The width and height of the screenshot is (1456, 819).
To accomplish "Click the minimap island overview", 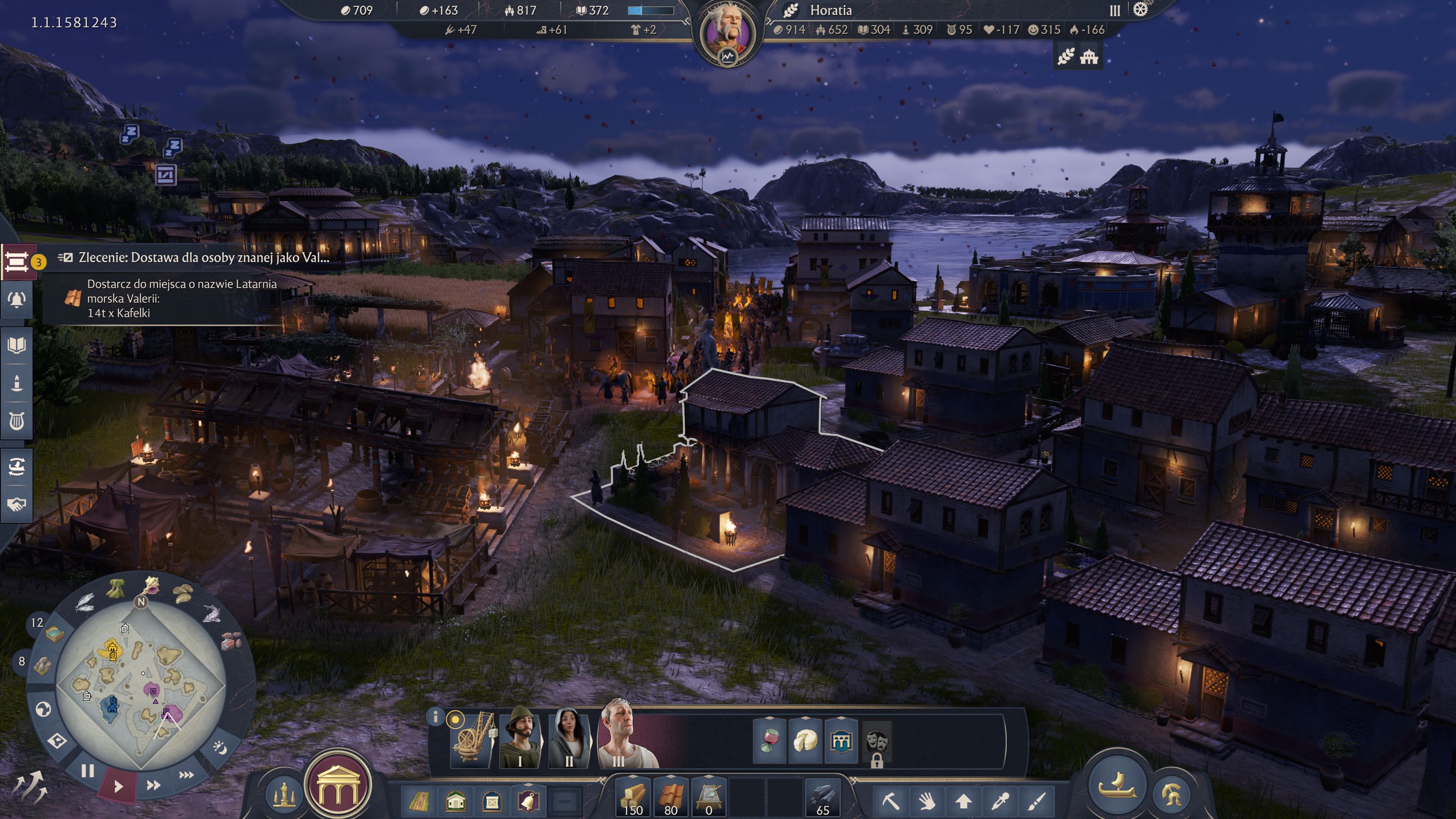I will pos(141,684).
